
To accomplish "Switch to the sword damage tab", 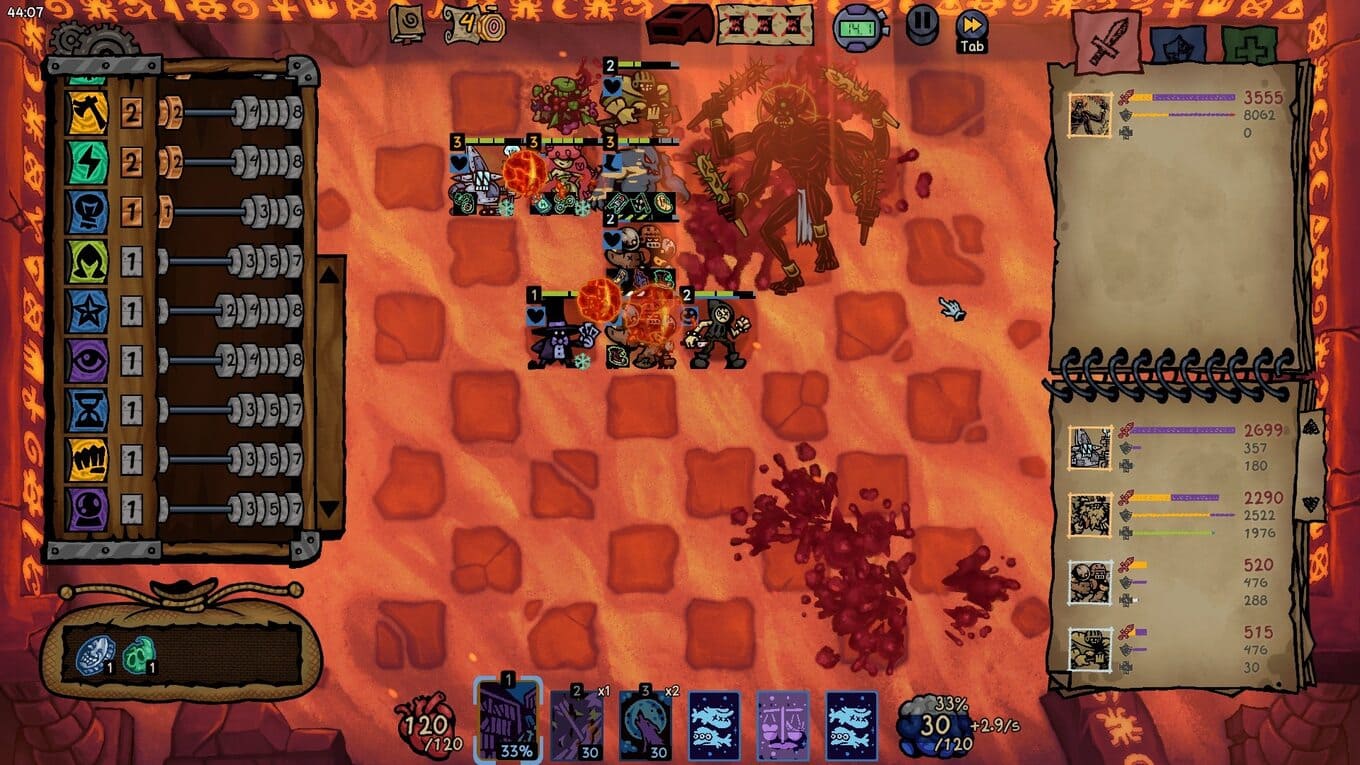I will (x=1108, y=43).
